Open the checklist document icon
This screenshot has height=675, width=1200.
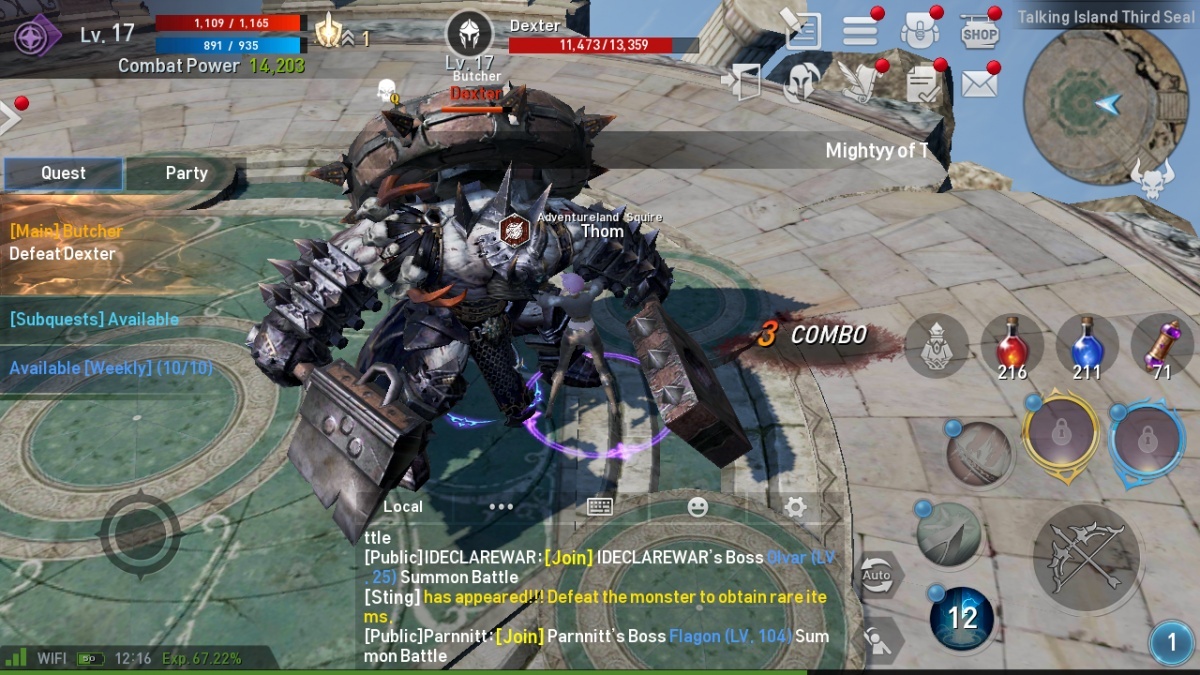pyautogui.click(x=925, y=83)
